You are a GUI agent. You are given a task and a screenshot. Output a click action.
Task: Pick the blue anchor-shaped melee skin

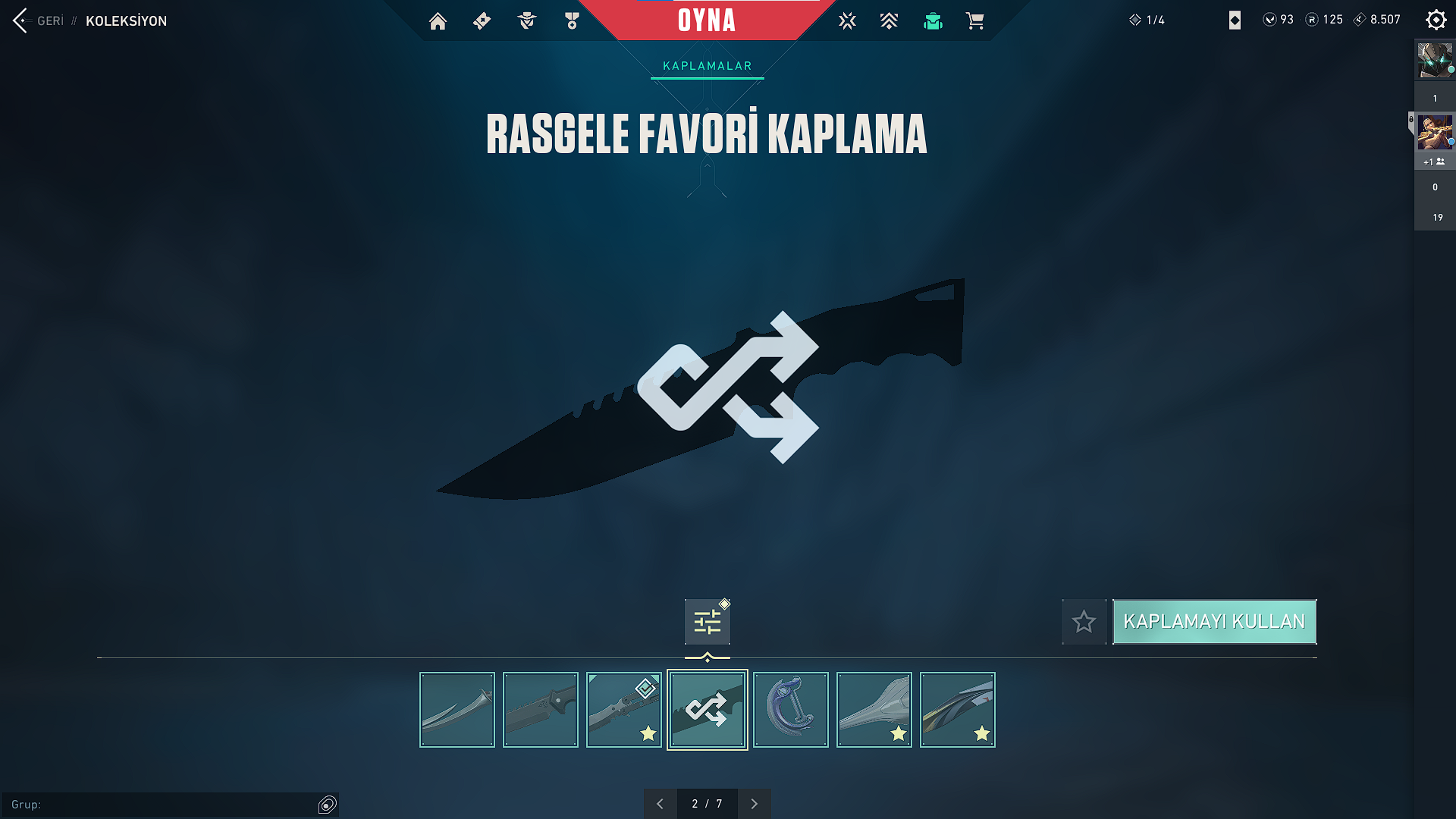pyautogui.click(x=791, y=710)
